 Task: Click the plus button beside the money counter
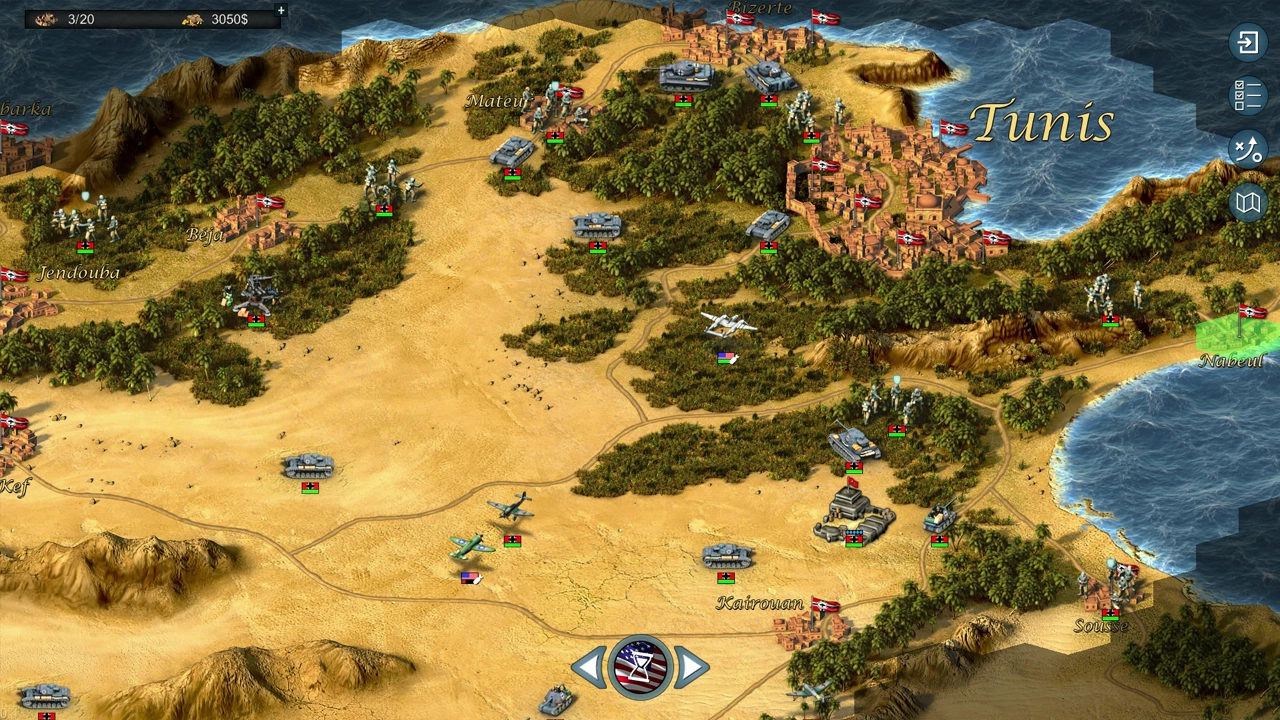pos(281,11)
